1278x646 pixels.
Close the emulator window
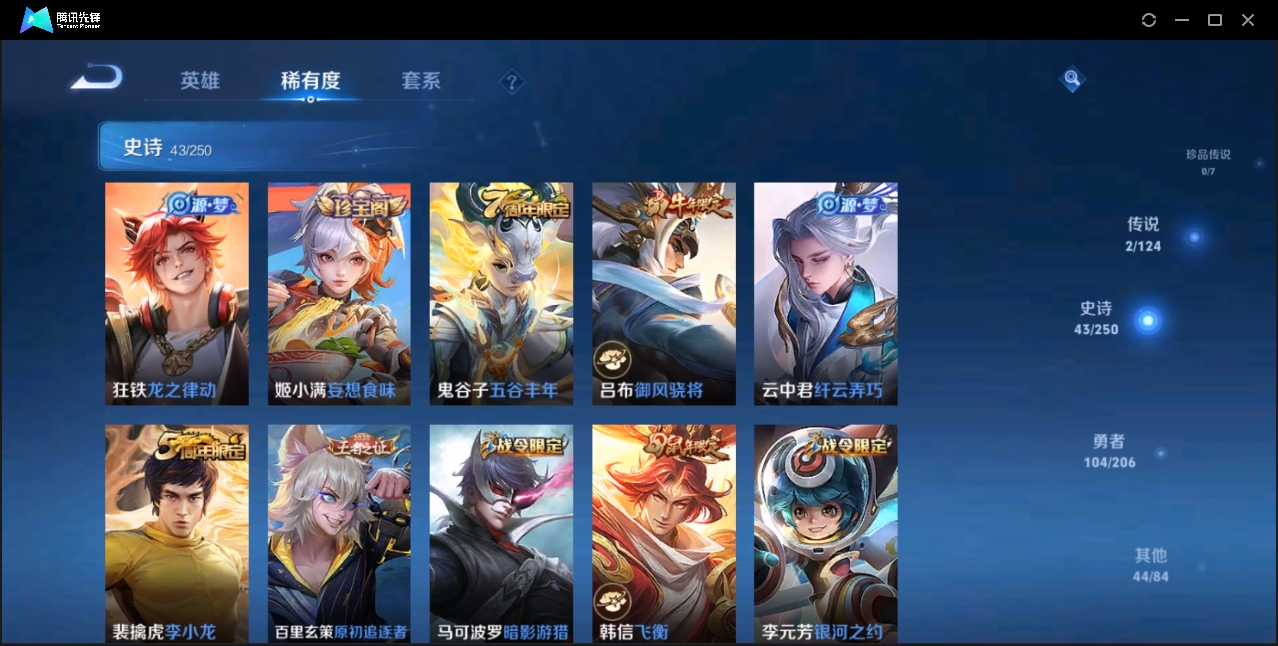coord(1248,20)
